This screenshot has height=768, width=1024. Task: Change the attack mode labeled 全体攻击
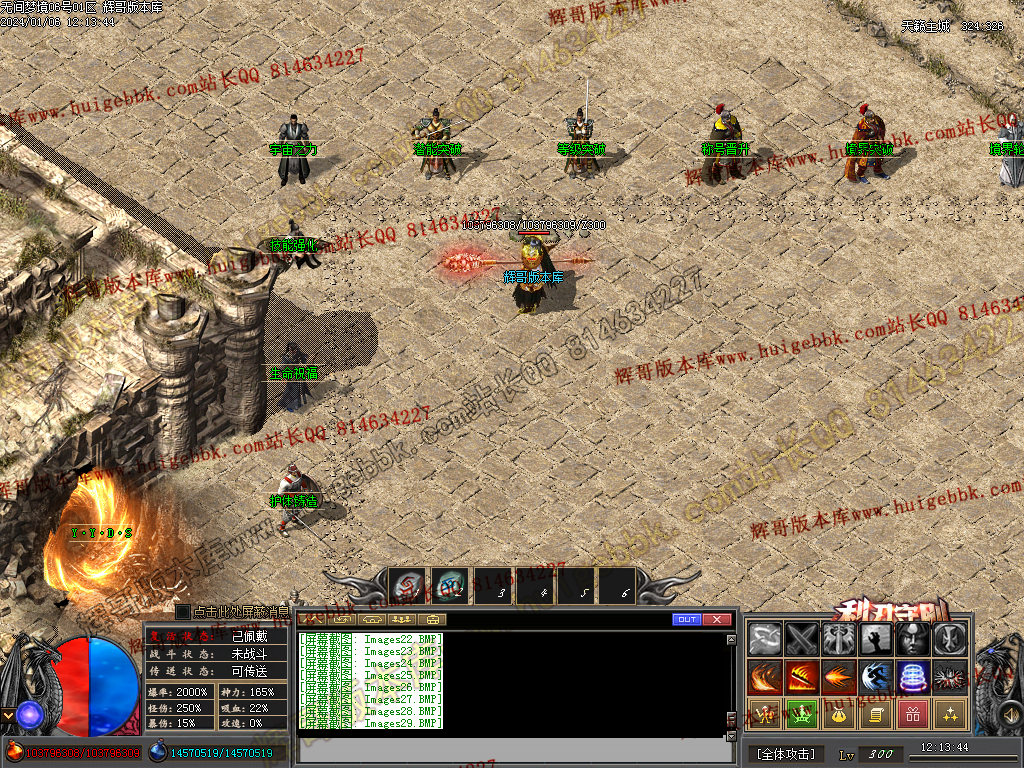point(786,753)
